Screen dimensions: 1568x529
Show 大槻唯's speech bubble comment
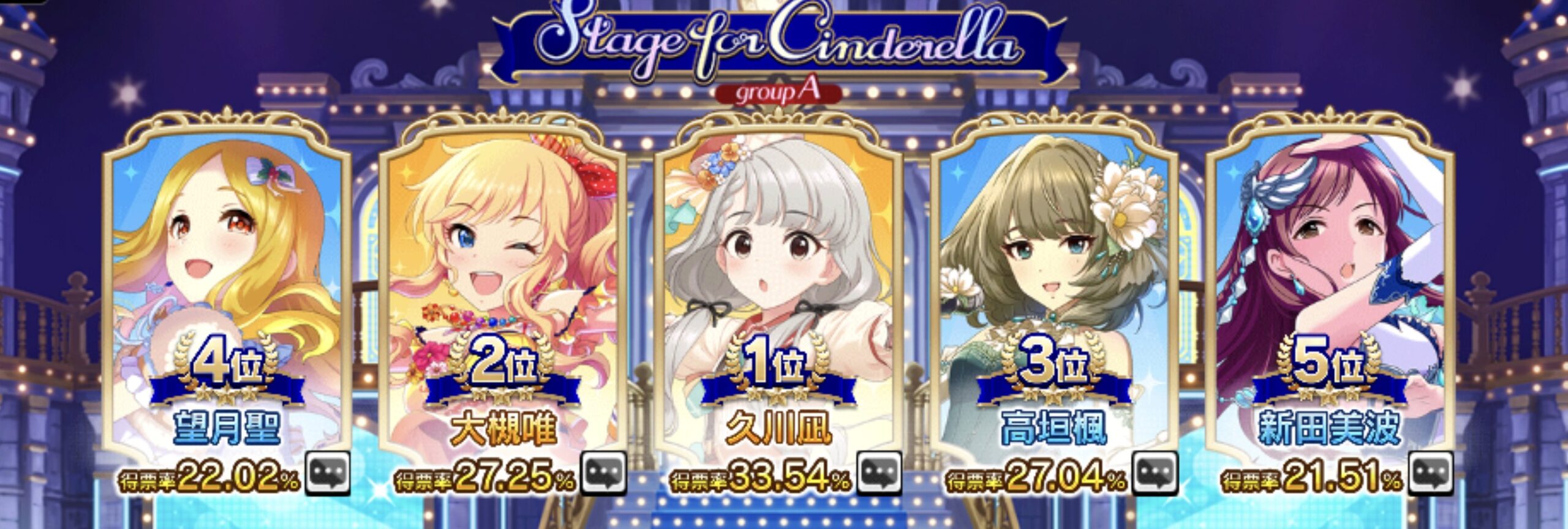pyautogui.click(x=603, y=473)
